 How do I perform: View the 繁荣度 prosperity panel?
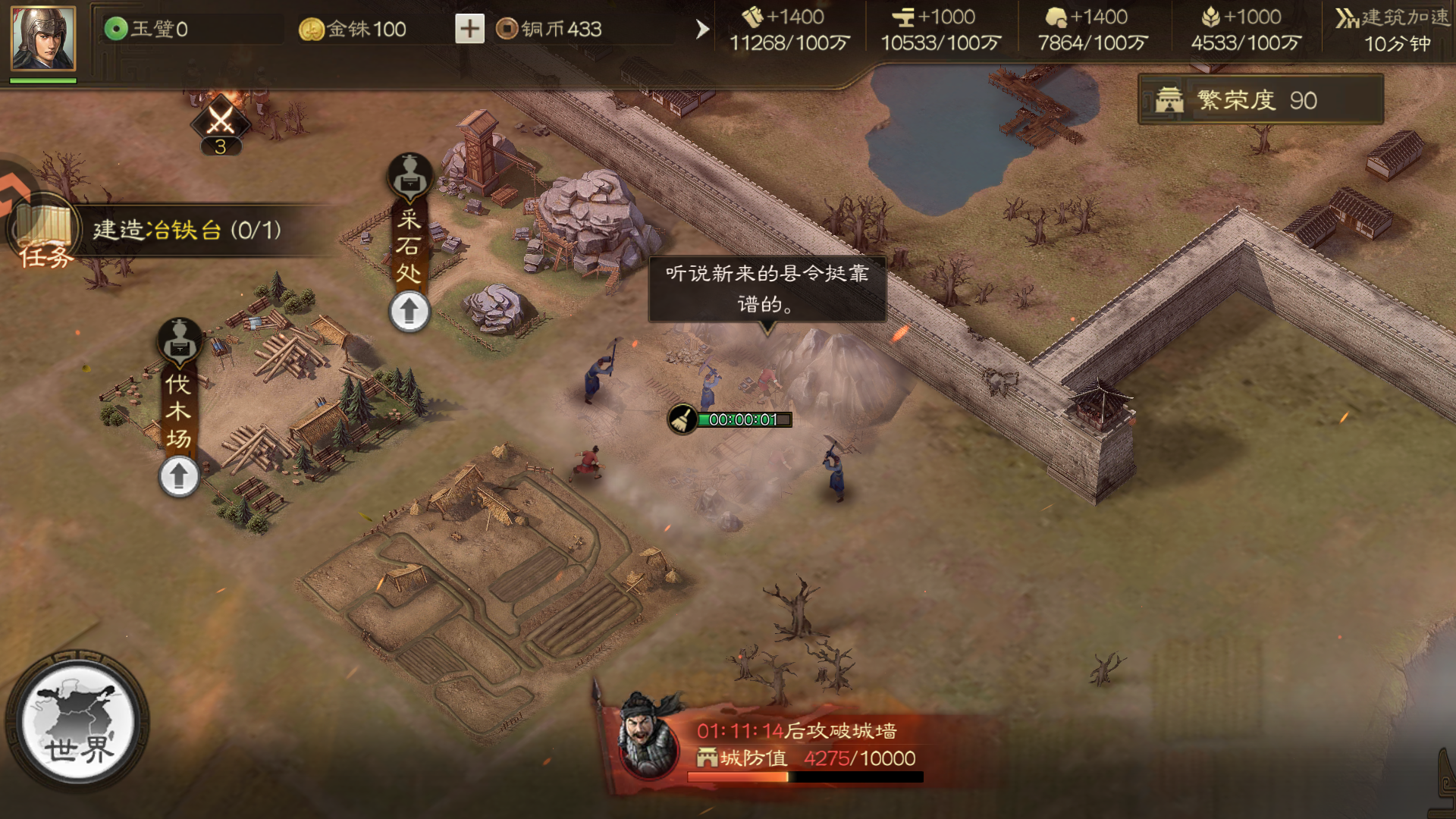[x=1260, y=100]
